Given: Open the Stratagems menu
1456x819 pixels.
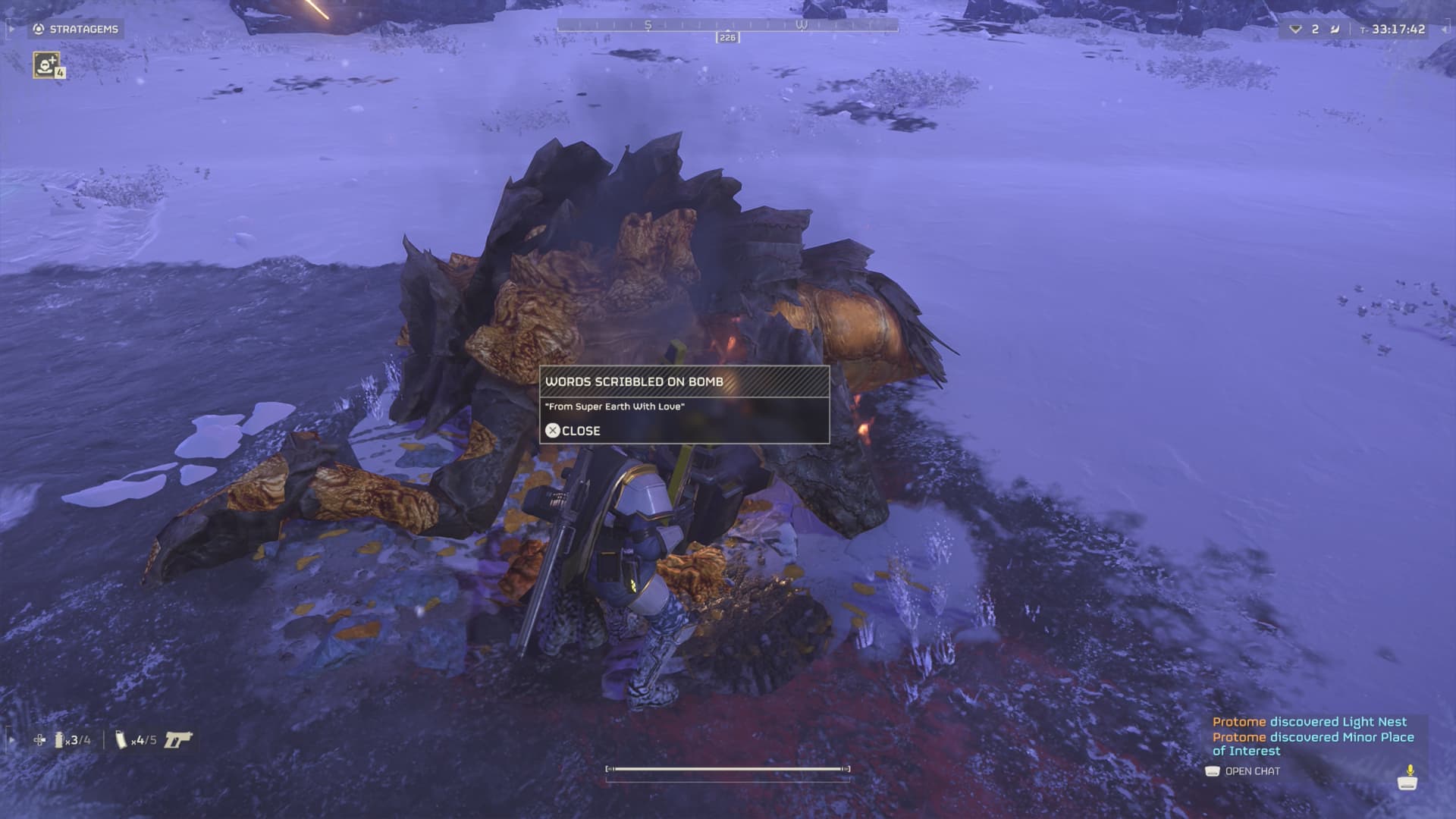Looking at the screenshot, I should pos(76,29).
